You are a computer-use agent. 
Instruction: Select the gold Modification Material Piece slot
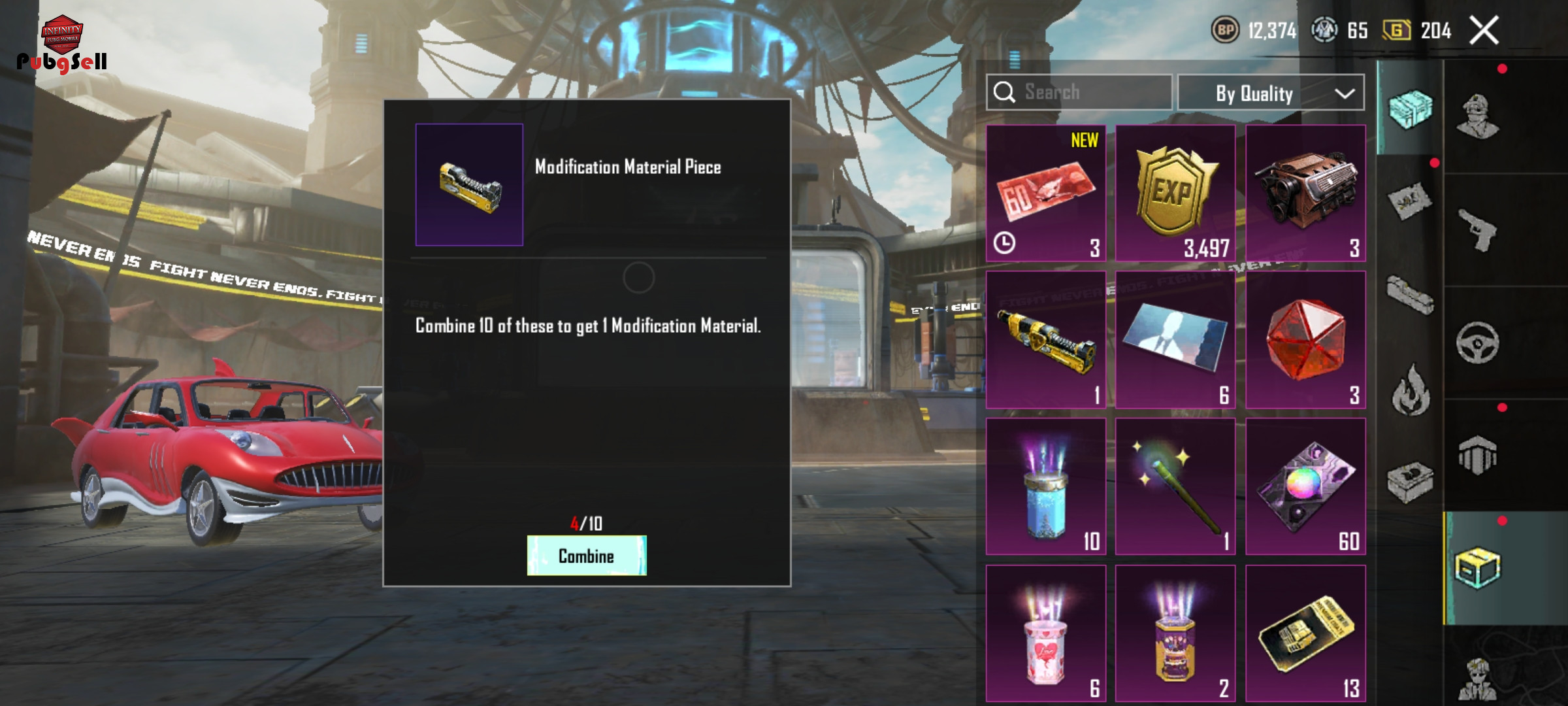[1045, 340]
